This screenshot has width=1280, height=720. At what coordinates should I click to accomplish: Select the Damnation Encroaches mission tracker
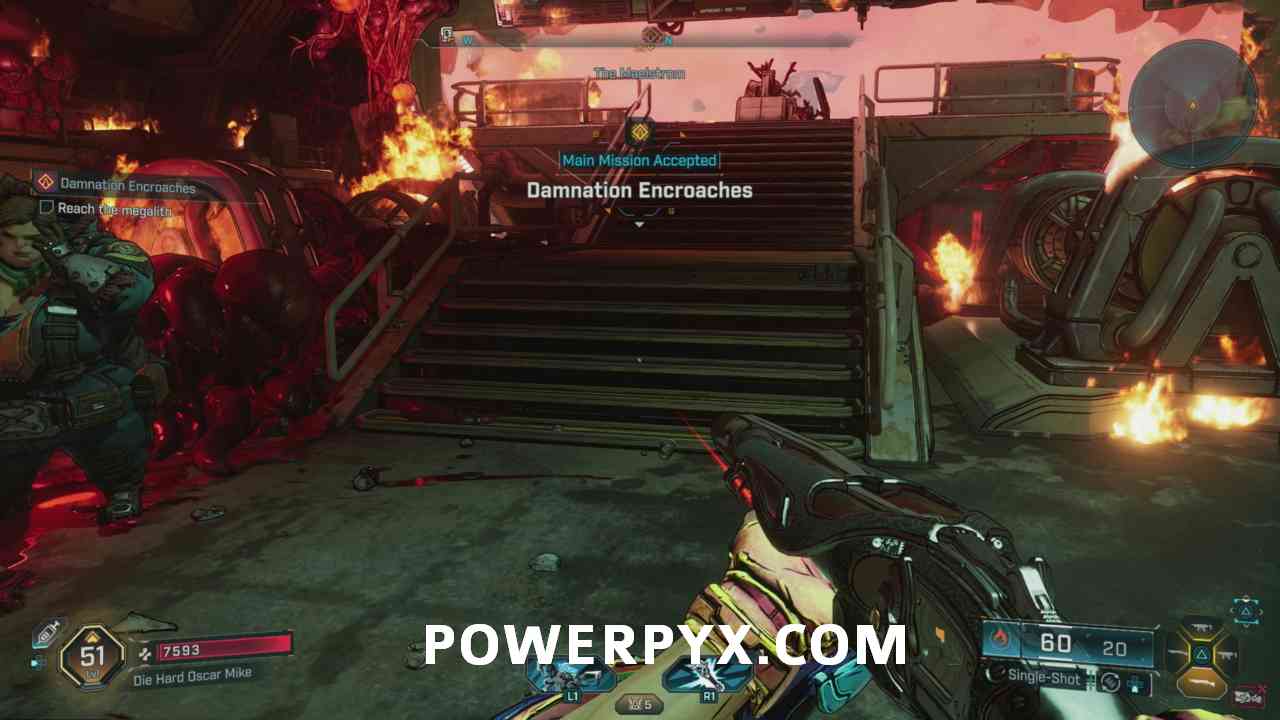point(127,184)
